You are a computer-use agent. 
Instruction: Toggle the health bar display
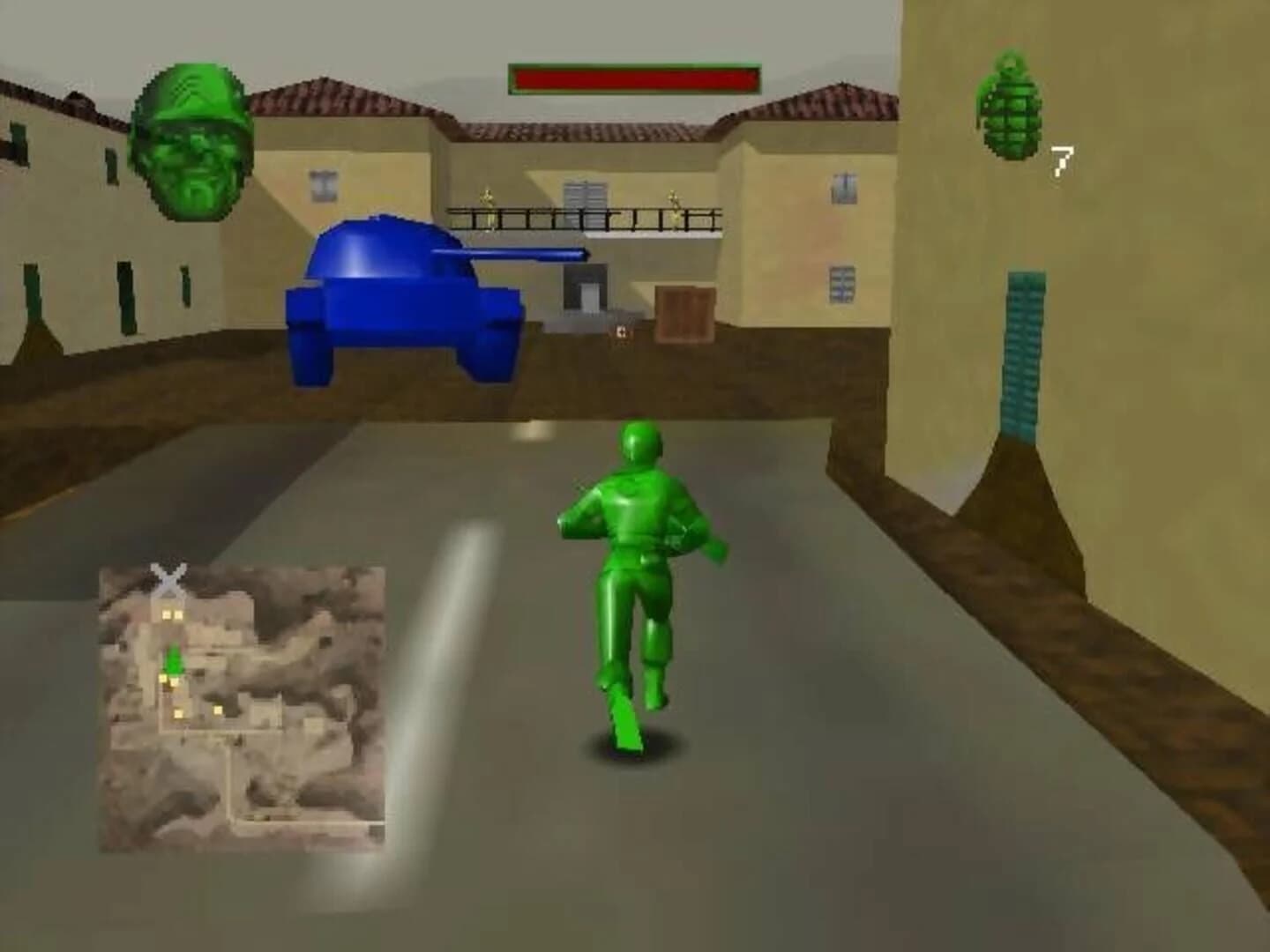pos(633,78)
